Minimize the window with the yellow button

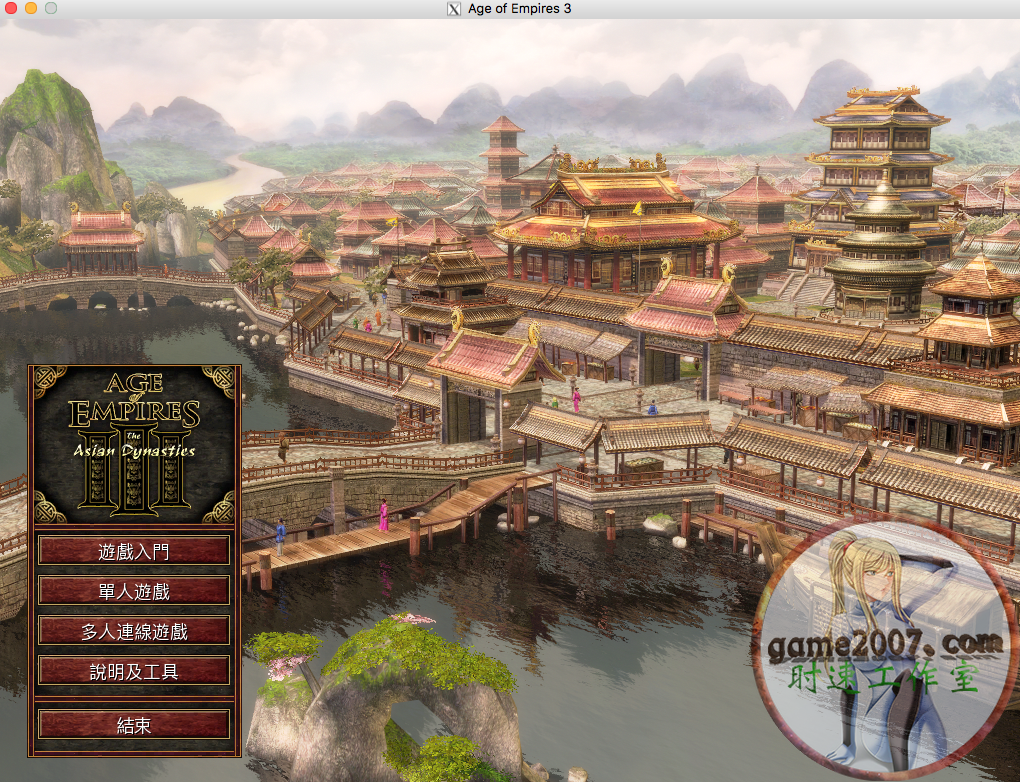coord(31,8)
